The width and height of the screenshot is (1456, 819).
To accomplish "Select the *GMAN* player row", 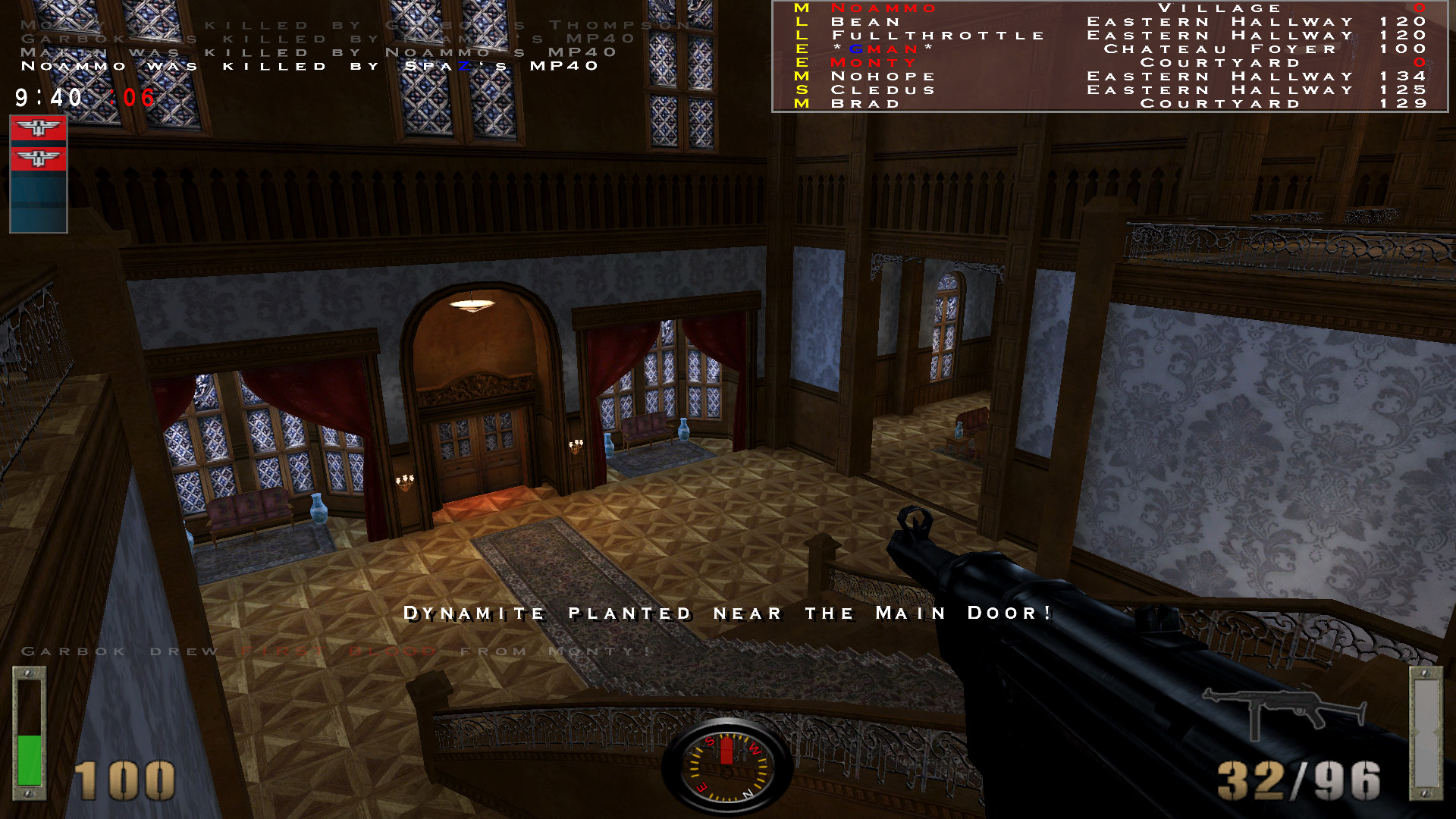I will pyautogui.click(x=883, y=49).
